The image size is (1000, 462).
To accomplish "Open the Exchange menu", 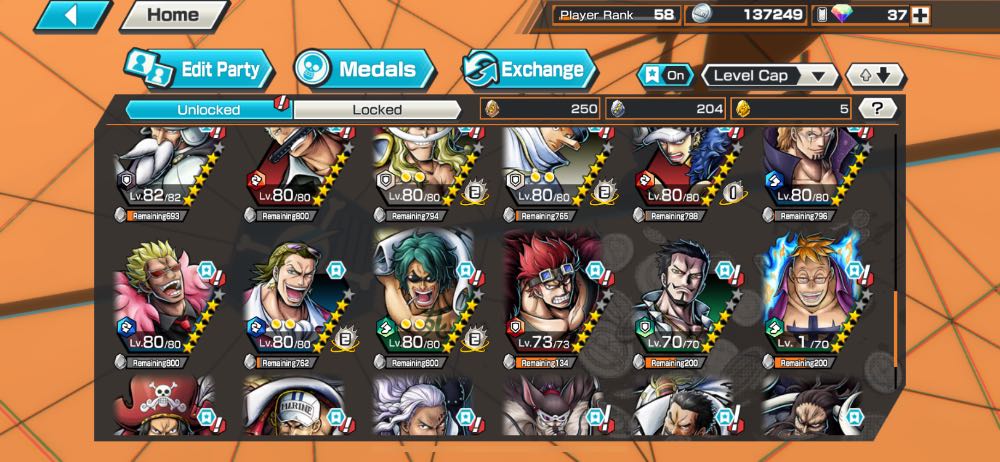I will coord(528,70).
